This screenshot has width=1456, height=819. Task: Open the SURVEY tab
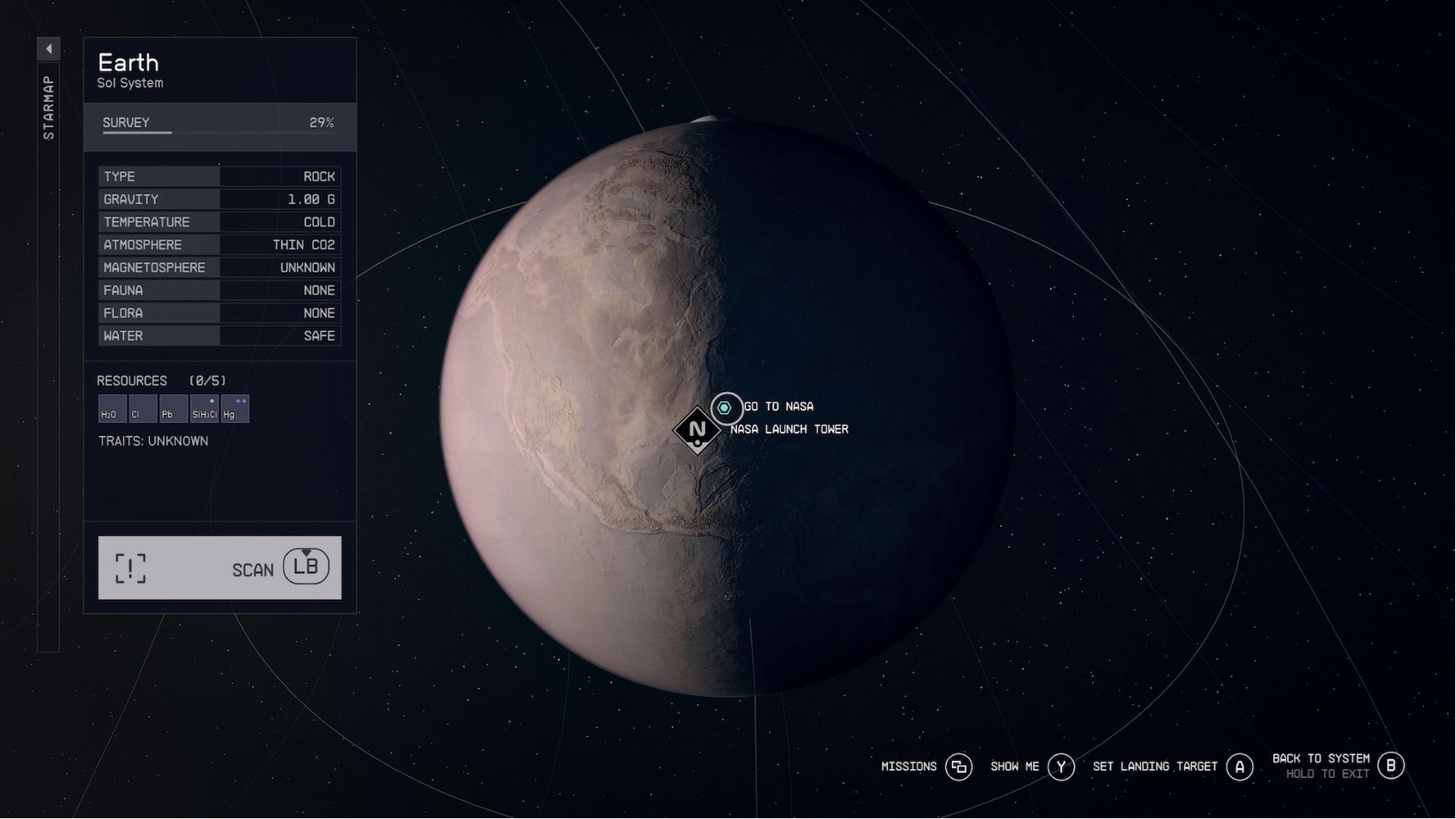tap(127, 122)
